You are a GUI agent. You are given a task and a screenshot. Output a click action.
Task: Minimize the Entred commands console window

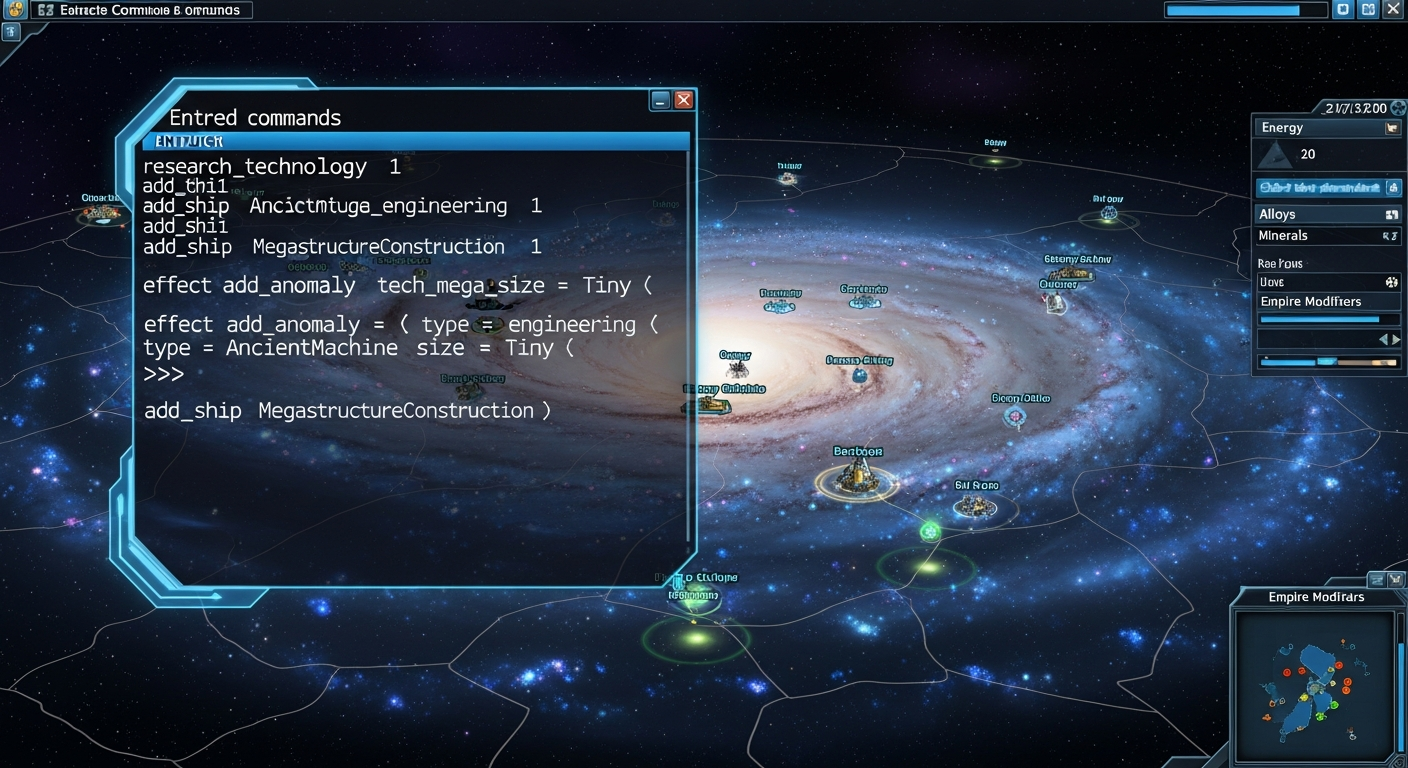[659, 100]
